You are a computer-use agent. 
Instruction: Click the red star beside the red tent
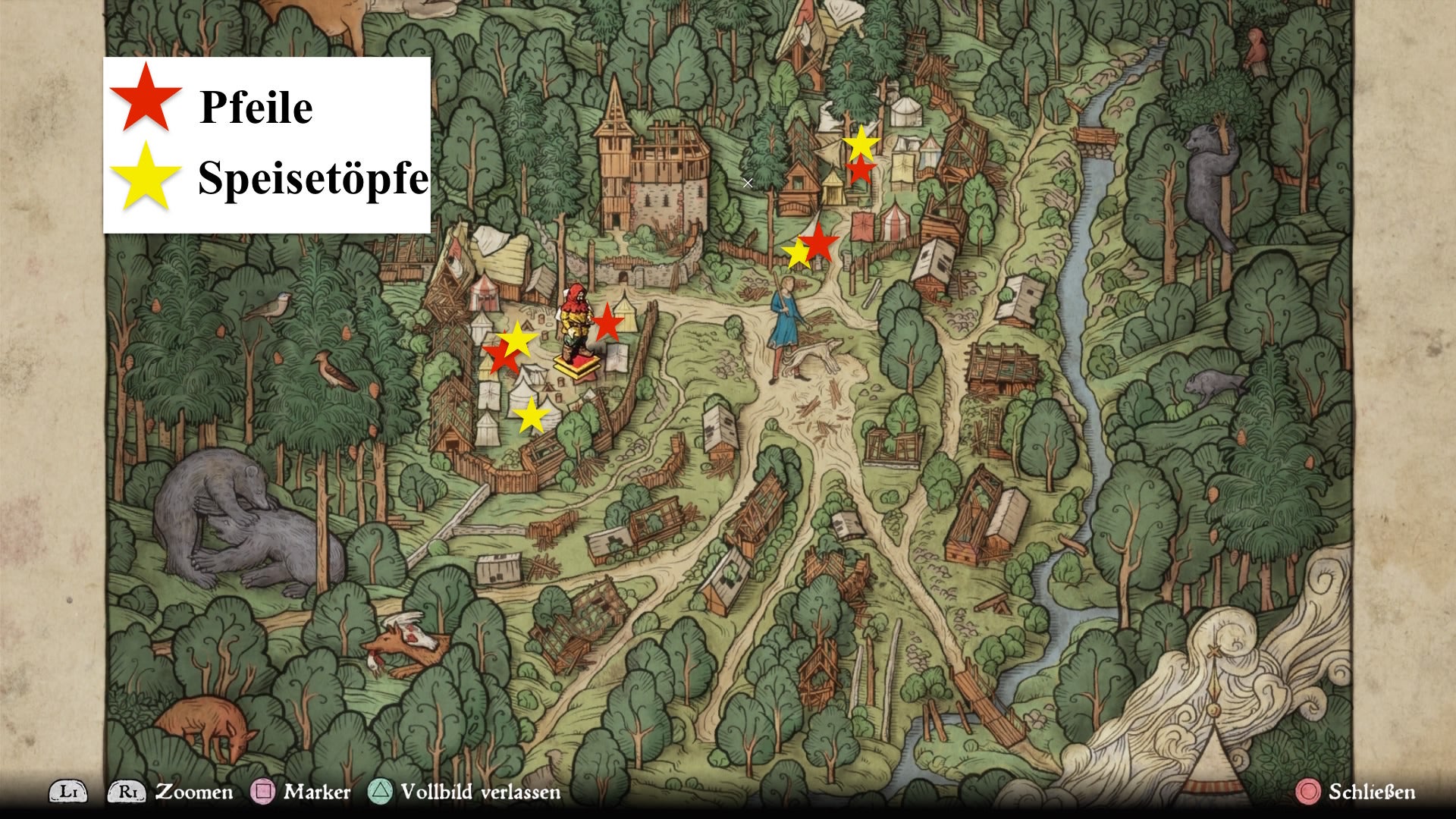point(863,171)
